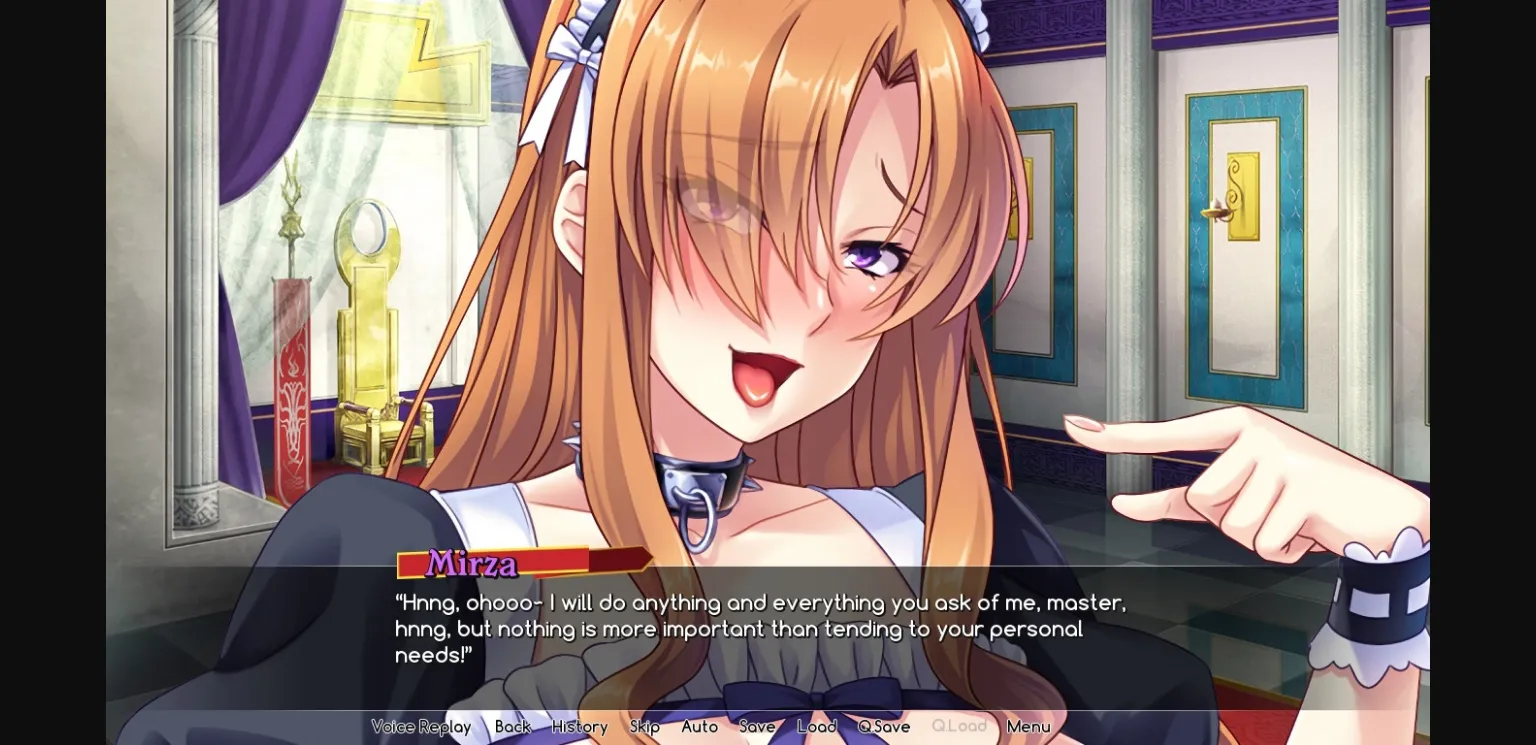Image resolution: width=1536 pixels, height=745 pixels.
Task: Select Skip from the bottom bar
Action: [x=645, y=727]
